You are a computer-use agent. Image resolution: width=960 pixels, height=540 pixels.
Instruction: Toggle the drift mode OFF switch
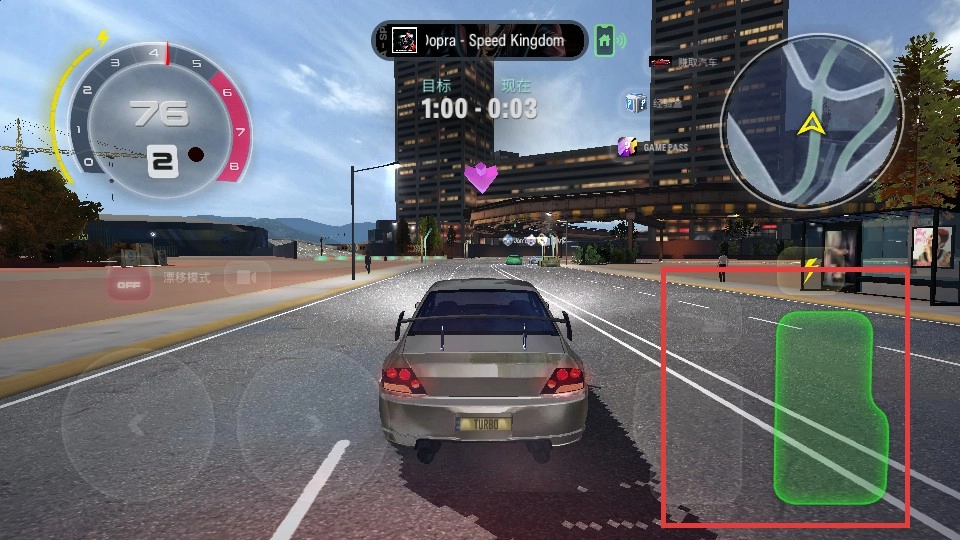coord(128,285)
